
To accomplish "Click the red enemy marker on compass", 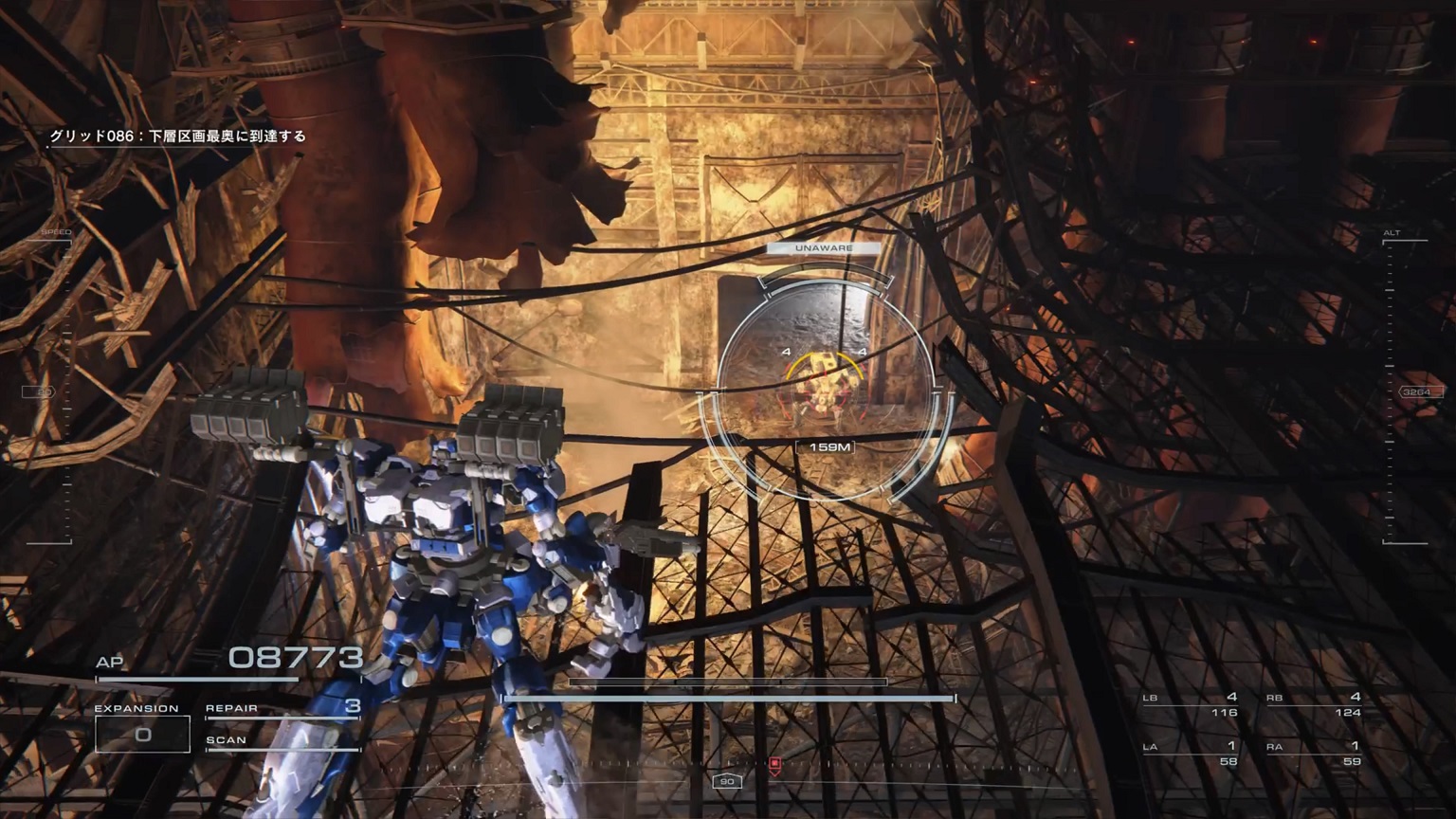I will tap(774, 764).
